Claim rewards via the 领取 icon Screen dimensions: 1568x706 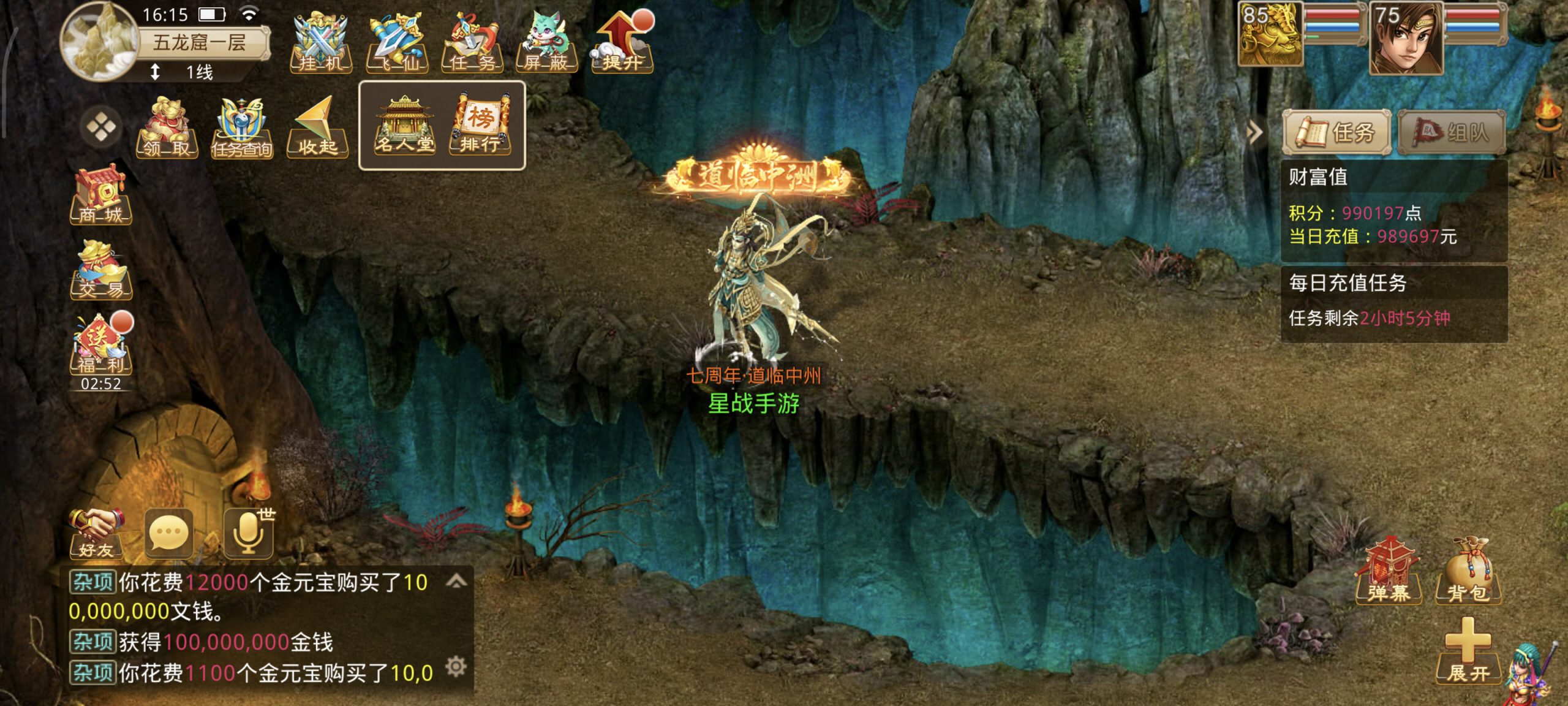point(167,127)
